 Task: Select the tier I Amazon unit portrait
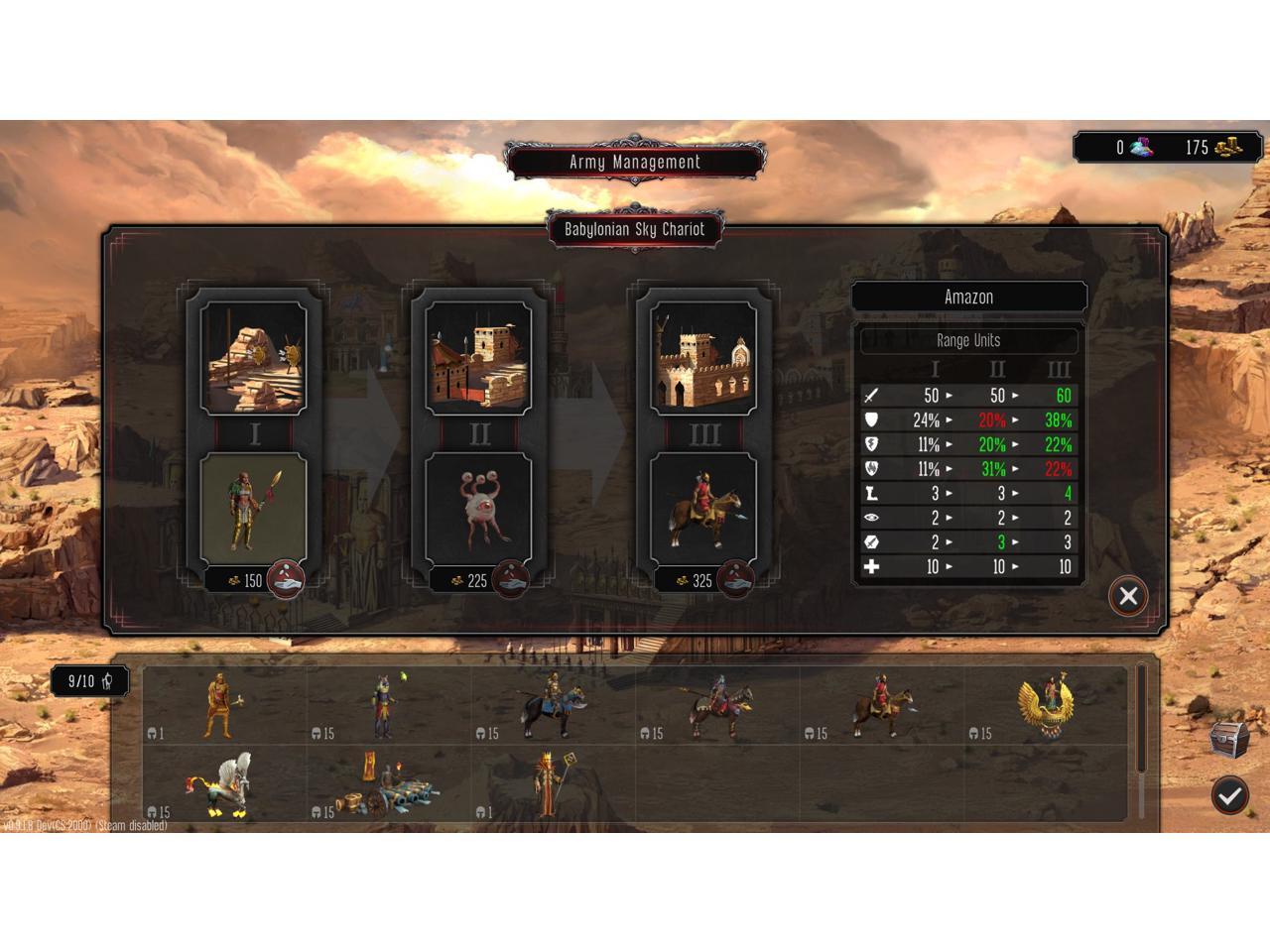(254, 508)
